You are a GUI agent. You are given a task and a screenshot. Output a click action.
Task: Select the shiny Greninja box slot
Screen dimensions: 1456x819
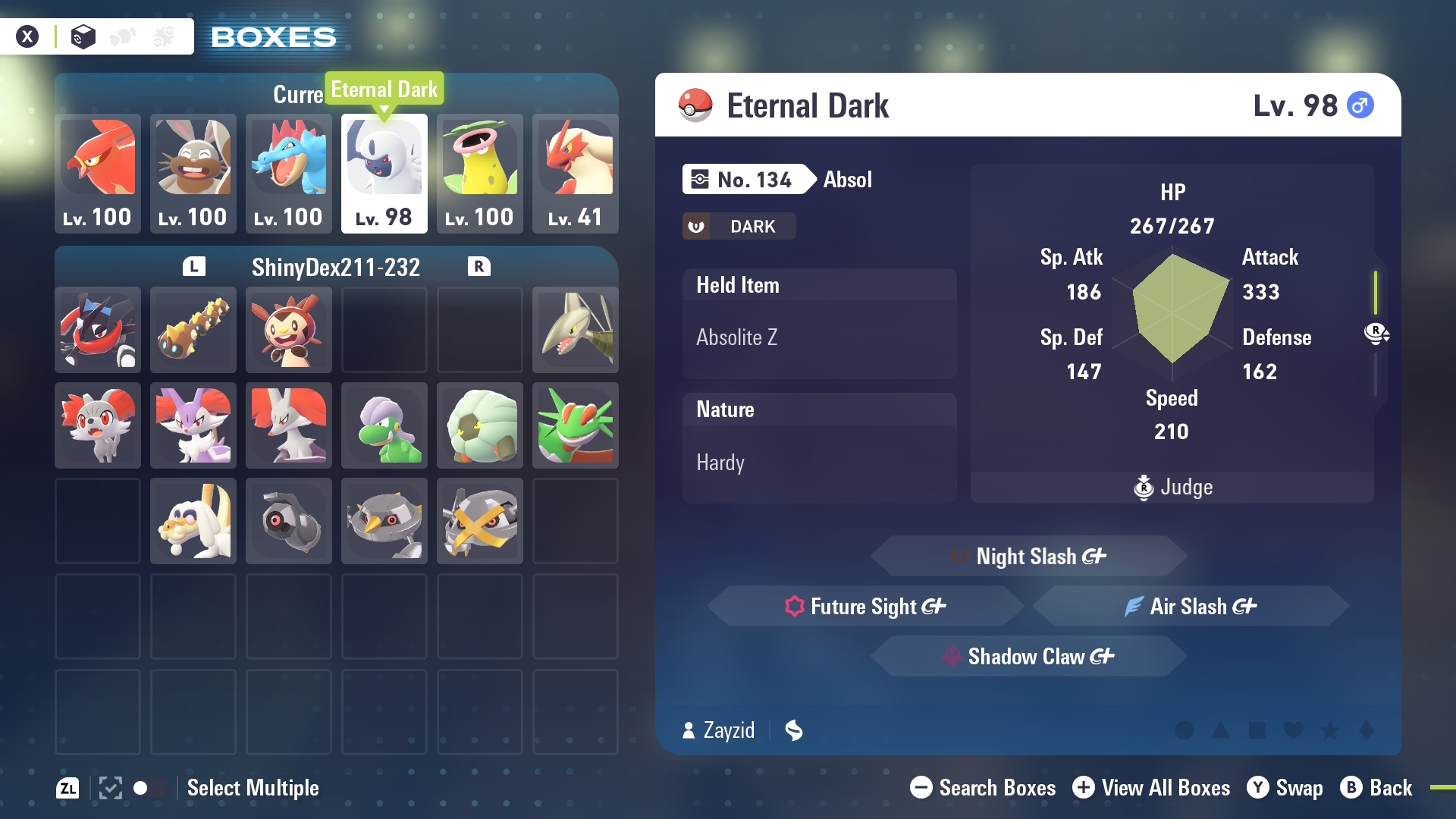point(98,330)
